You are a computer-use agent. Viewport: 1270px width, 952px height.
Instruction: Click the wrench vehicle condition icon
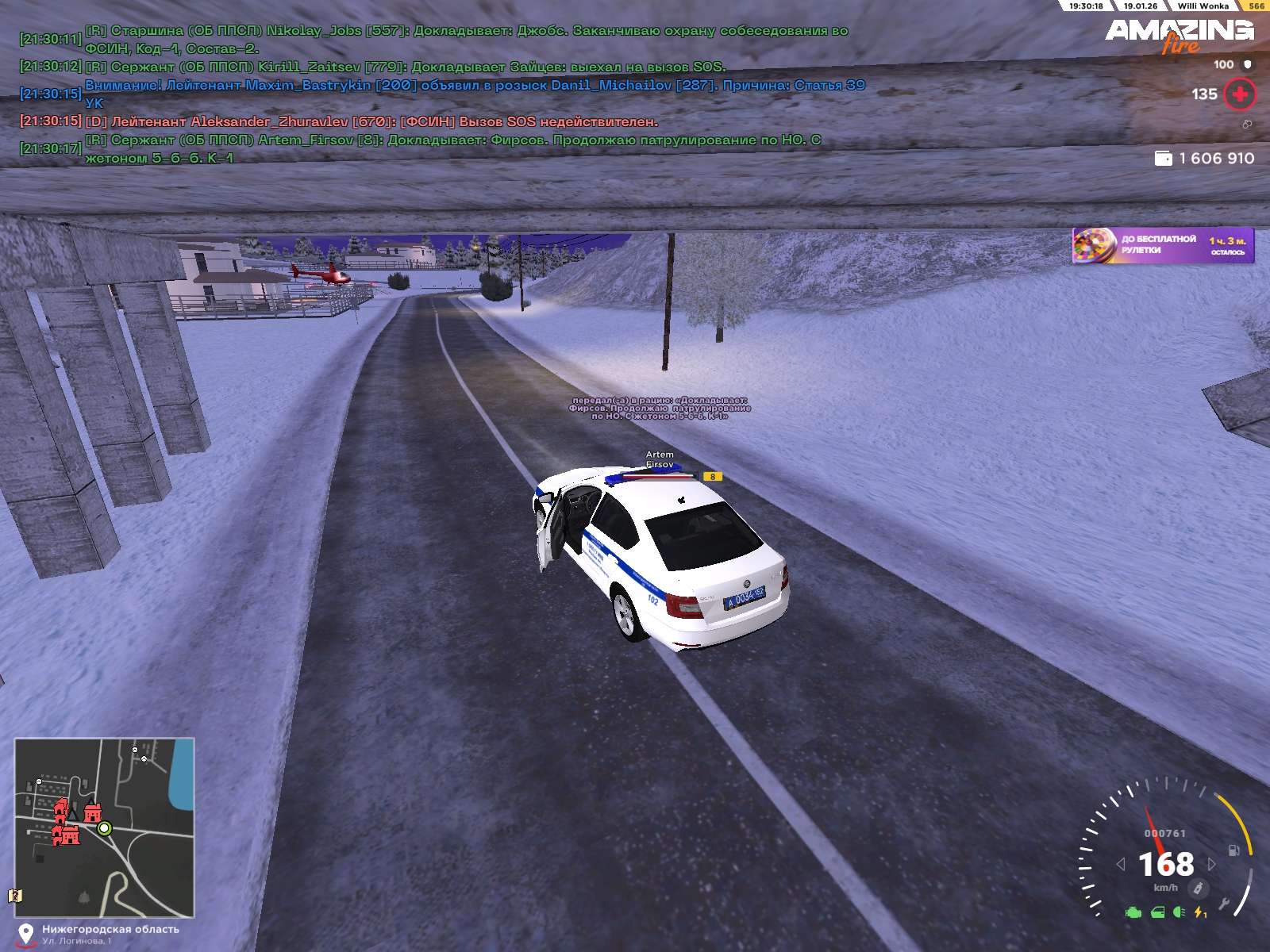1225,903
